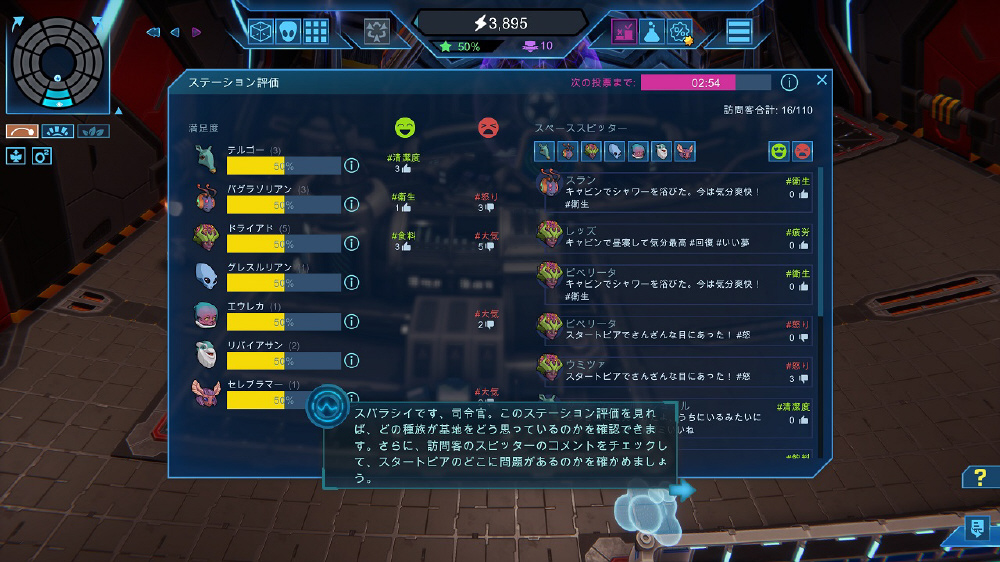Select the recycling icon button
This screenshot has width=1000, height=562.
377,31
